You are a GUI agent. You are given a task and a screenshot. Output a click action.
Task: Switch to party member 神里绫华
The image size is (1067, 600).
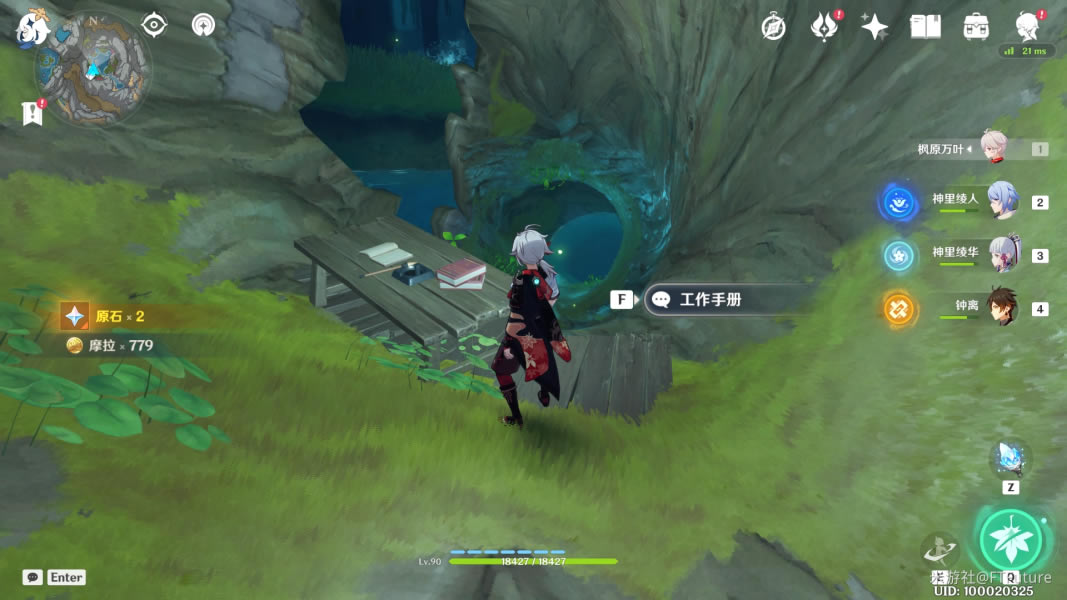coord(1001,255)
